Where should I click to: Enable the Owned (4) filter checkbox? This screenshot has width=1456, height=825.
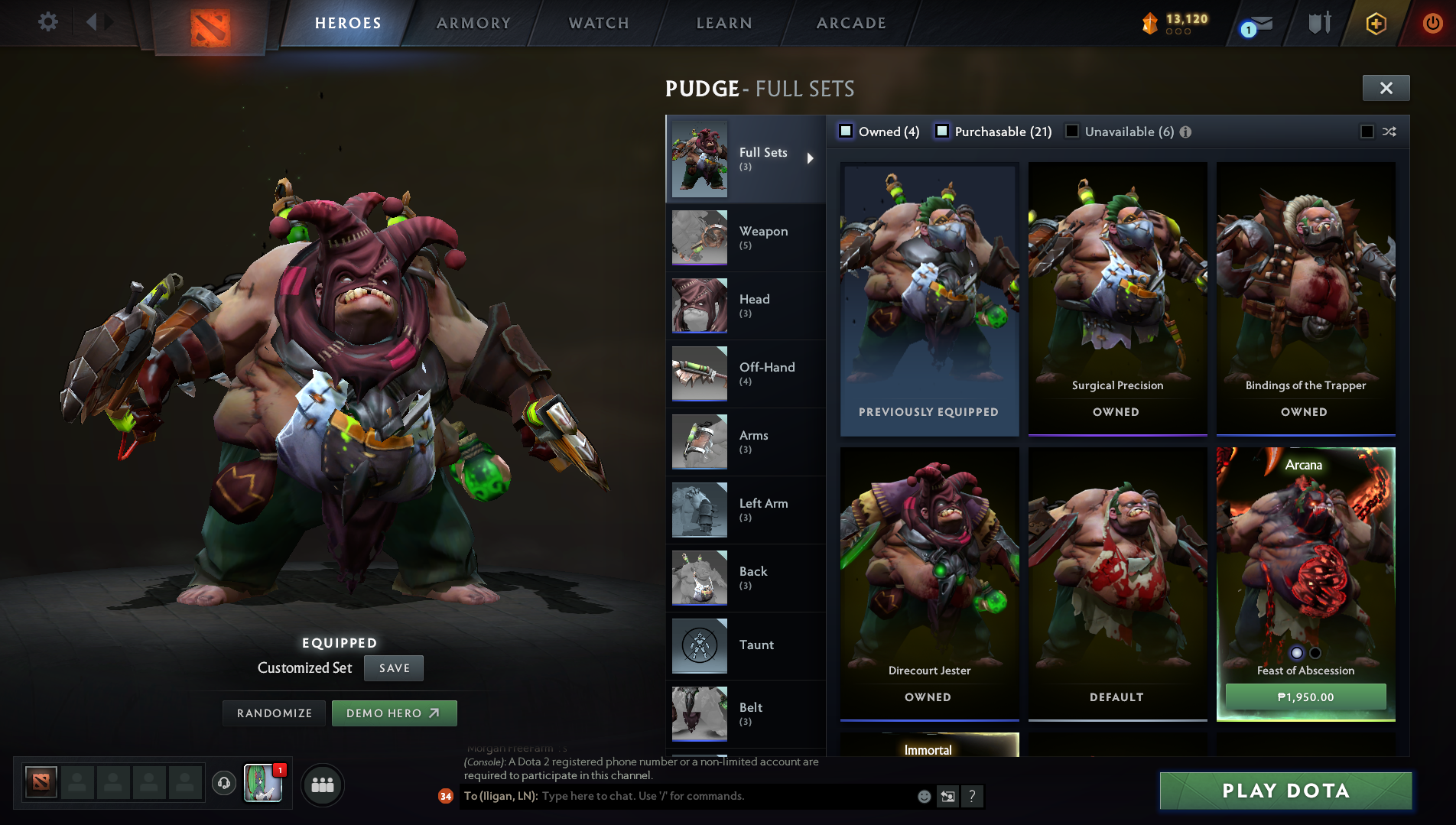click(x=846, y=132)
